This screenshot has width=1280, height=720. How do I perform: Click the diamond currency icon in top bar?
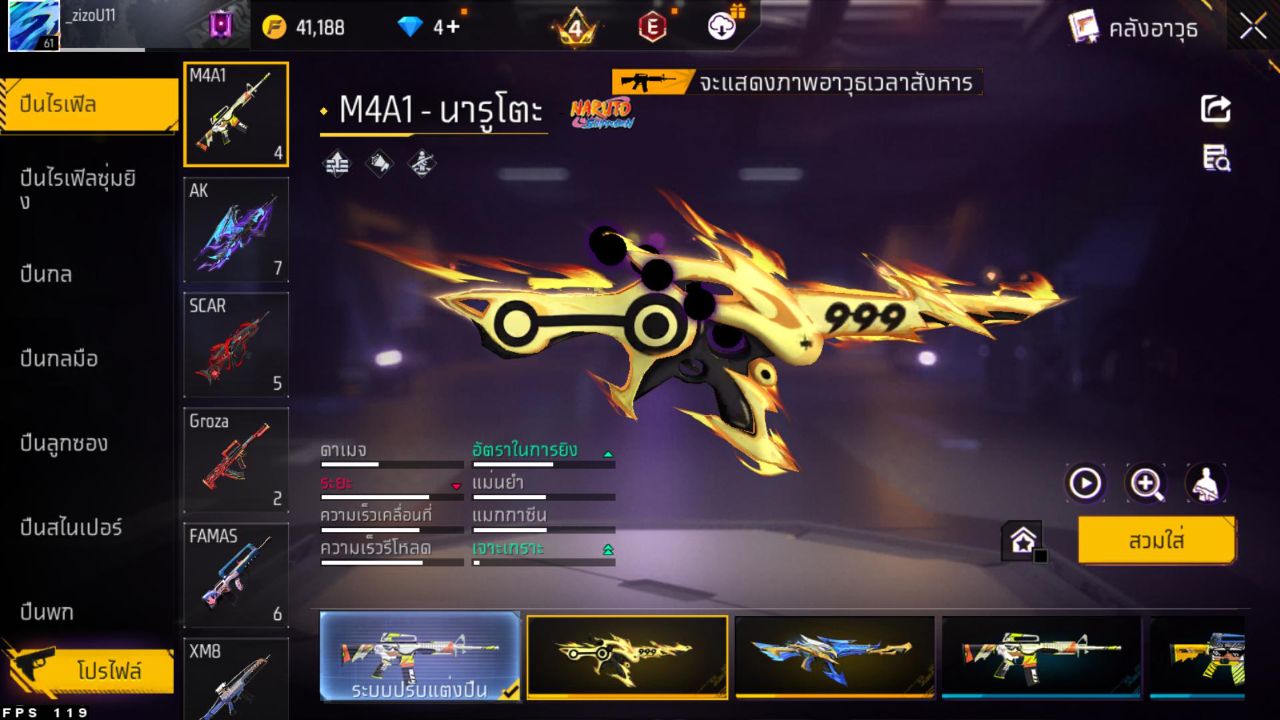point(411,27)
